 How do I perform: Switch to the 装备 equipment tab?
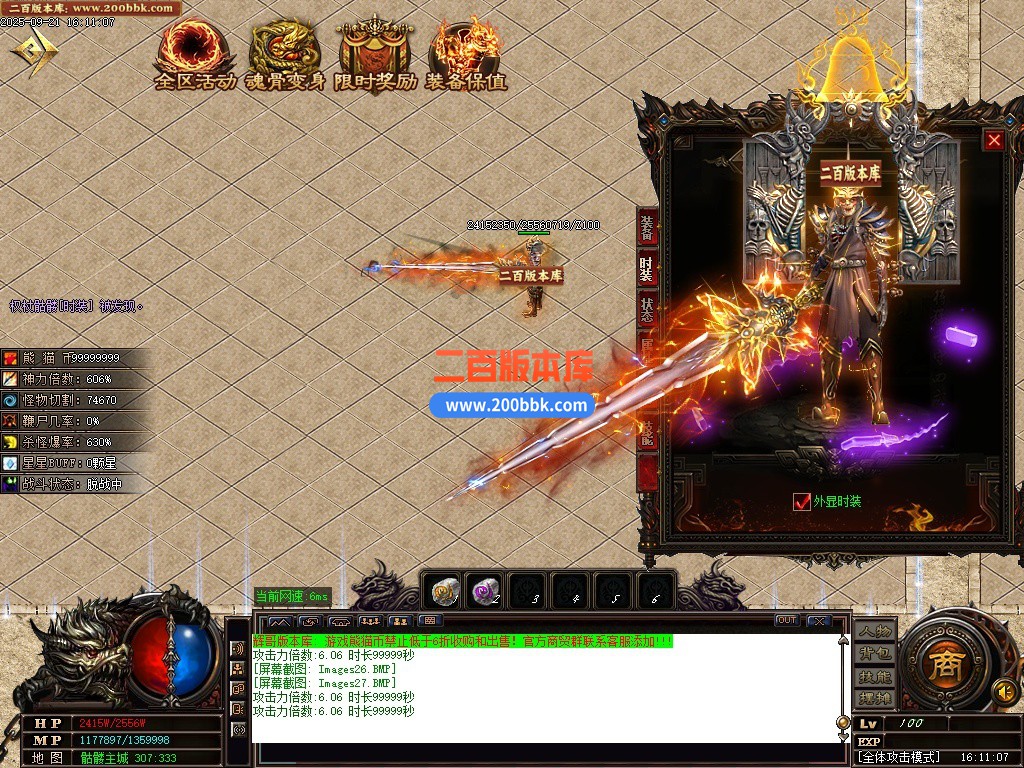tap(648, 229)
